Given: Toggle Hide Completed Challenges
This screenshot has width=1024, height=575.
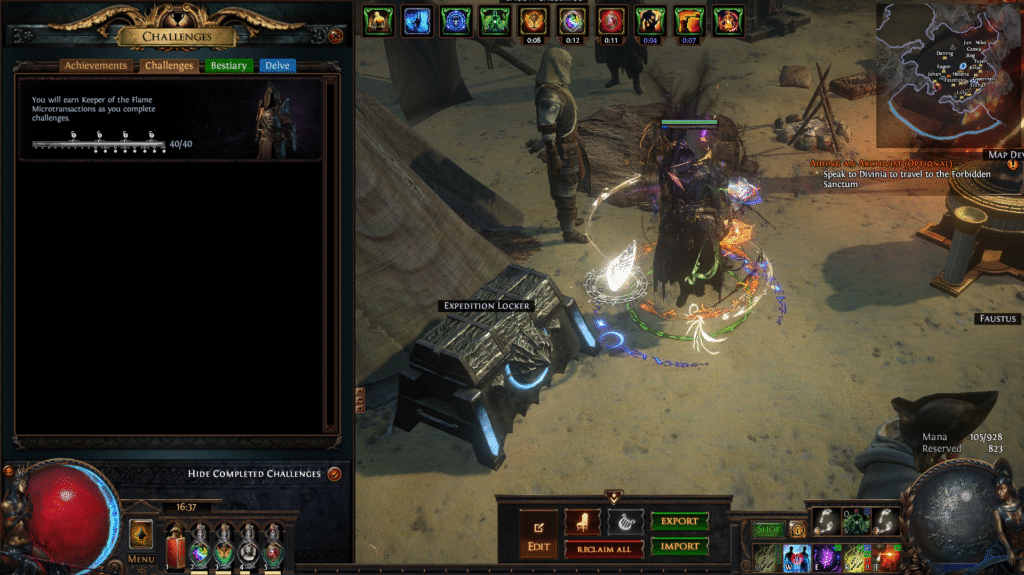Looking at the screenshot, I should tap(334, 473).
